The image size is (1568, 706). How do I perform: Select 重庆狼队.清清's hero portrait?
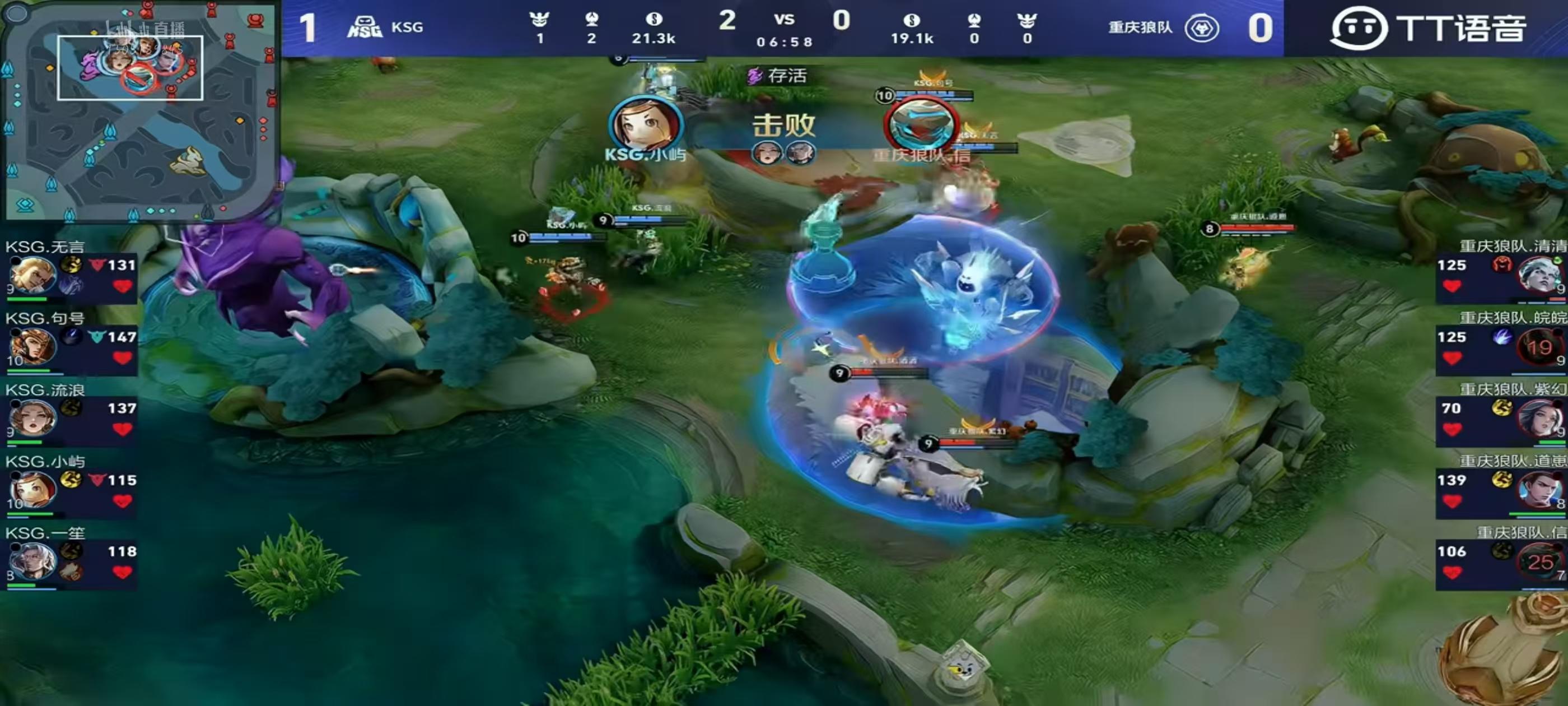pyautogui.click(x=1538, y=275)
